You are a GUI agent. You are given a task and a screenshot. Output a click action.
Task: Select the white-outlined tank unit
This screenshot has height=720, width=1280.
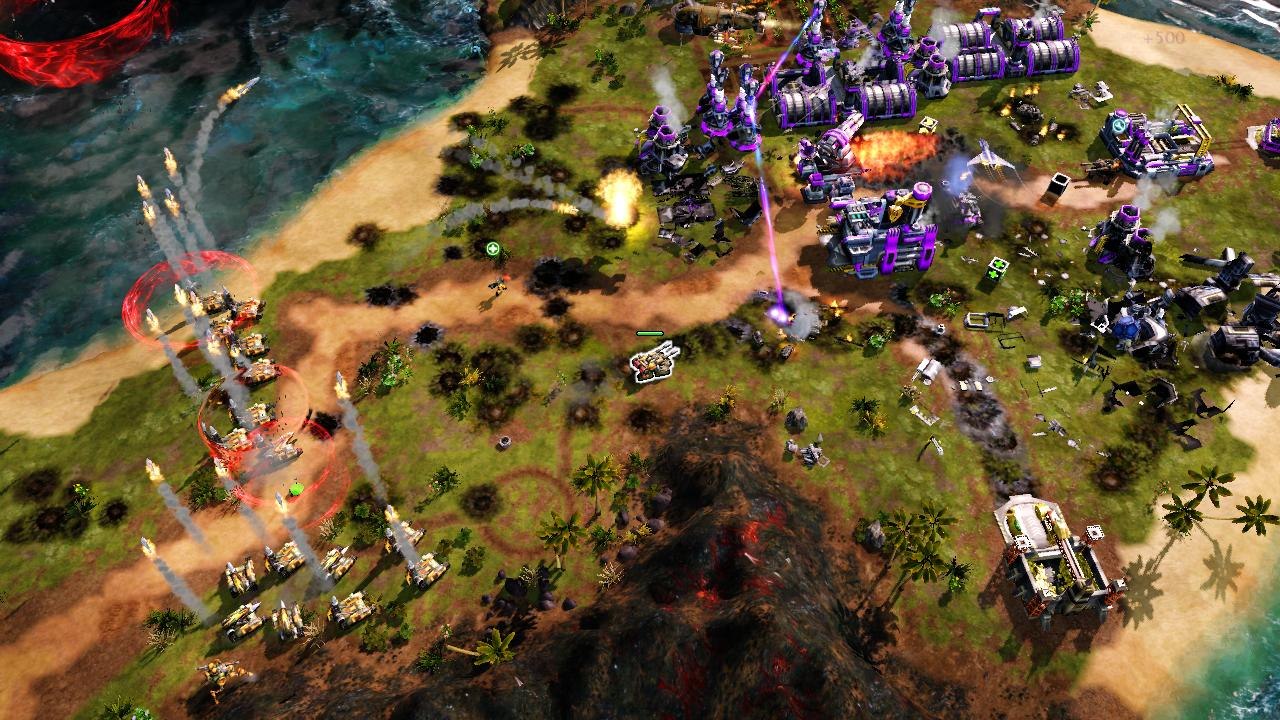coord(654,363)
